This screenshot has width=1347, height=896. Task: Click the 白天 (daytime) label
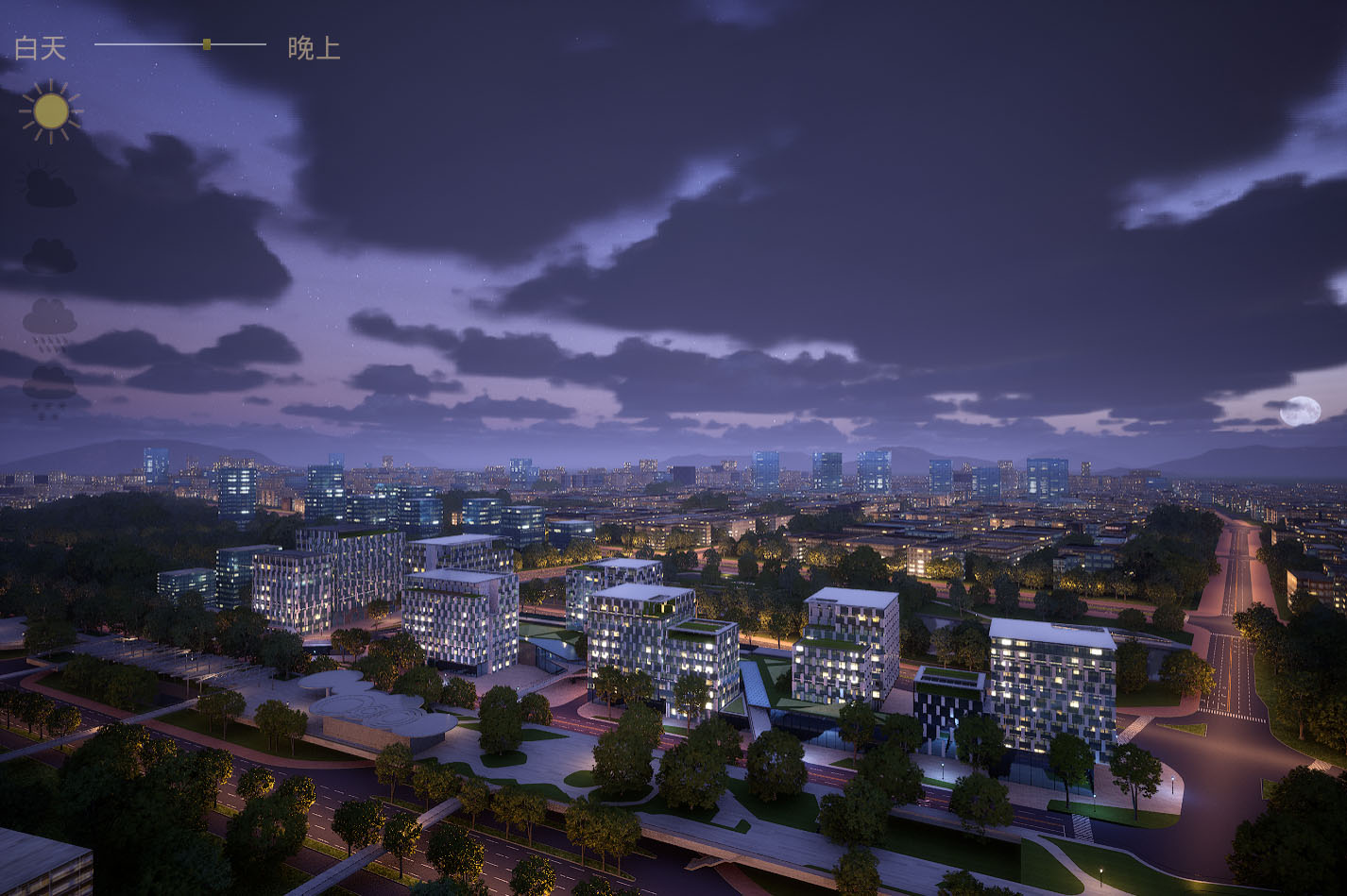(41, 48)
